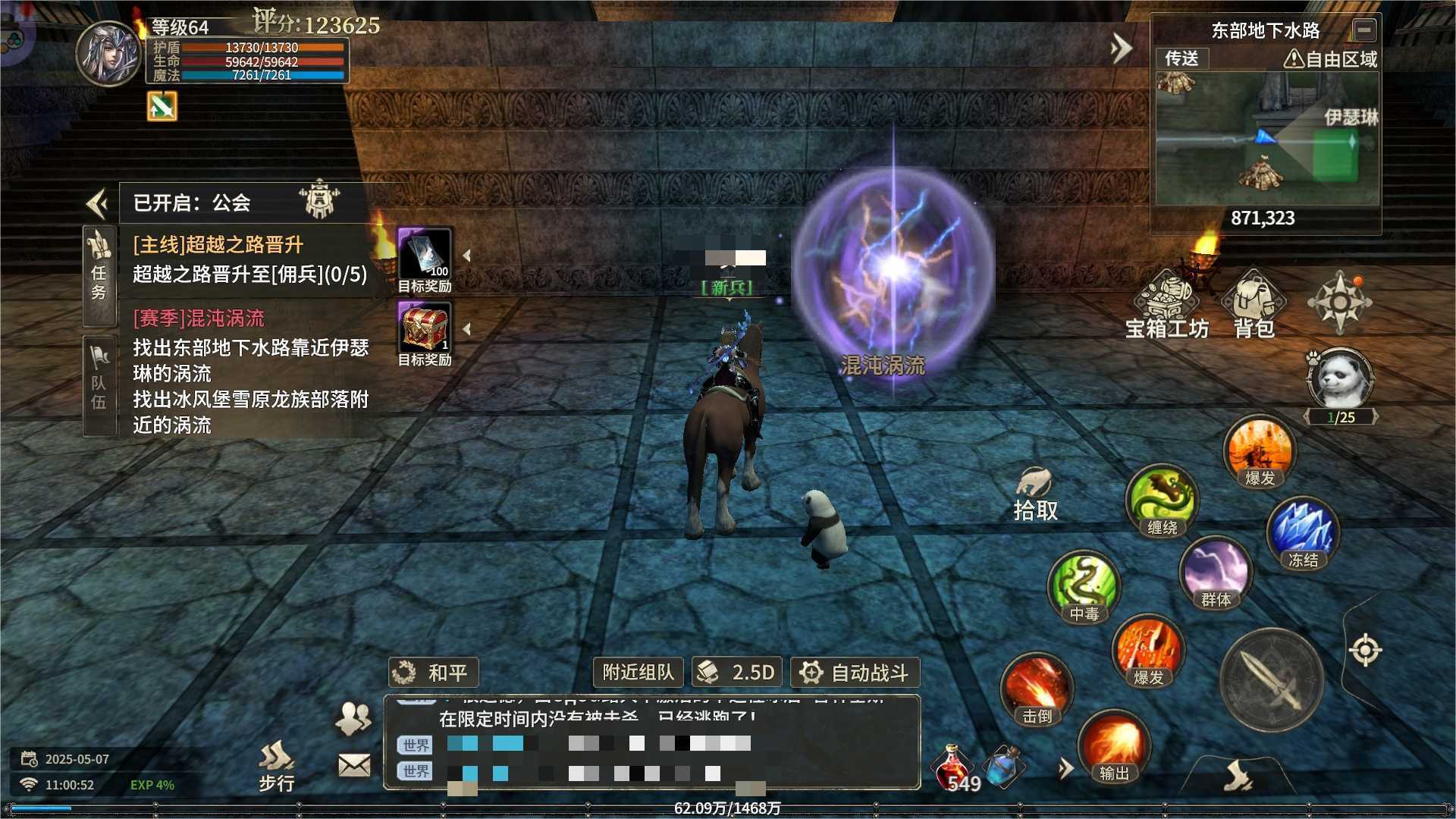Screen dimensions: 1456x819
Task: Change the 和平 peace combat mode
Action: click(433, 673)
